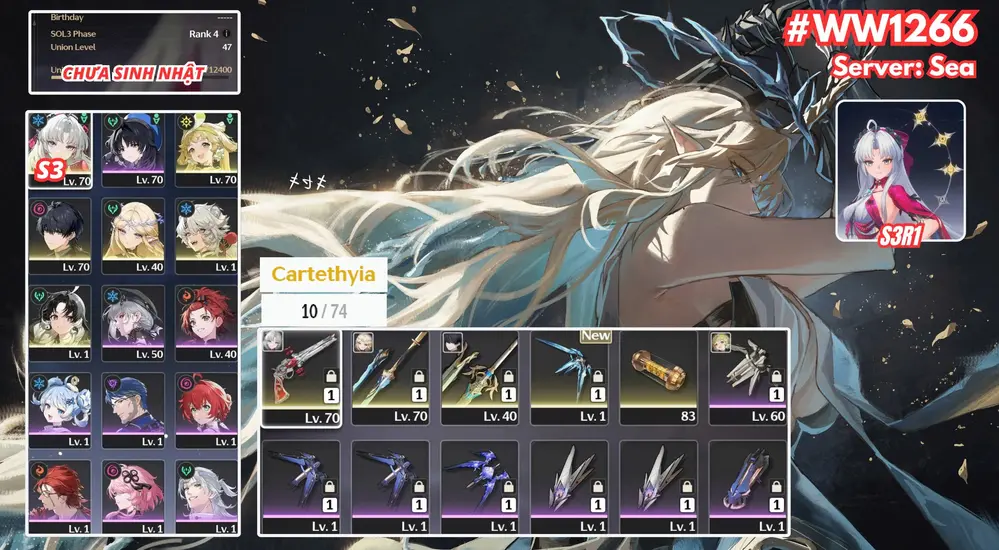
Task: Pick the light-blue-haired girl character portrait
Action: coord(60,410)
